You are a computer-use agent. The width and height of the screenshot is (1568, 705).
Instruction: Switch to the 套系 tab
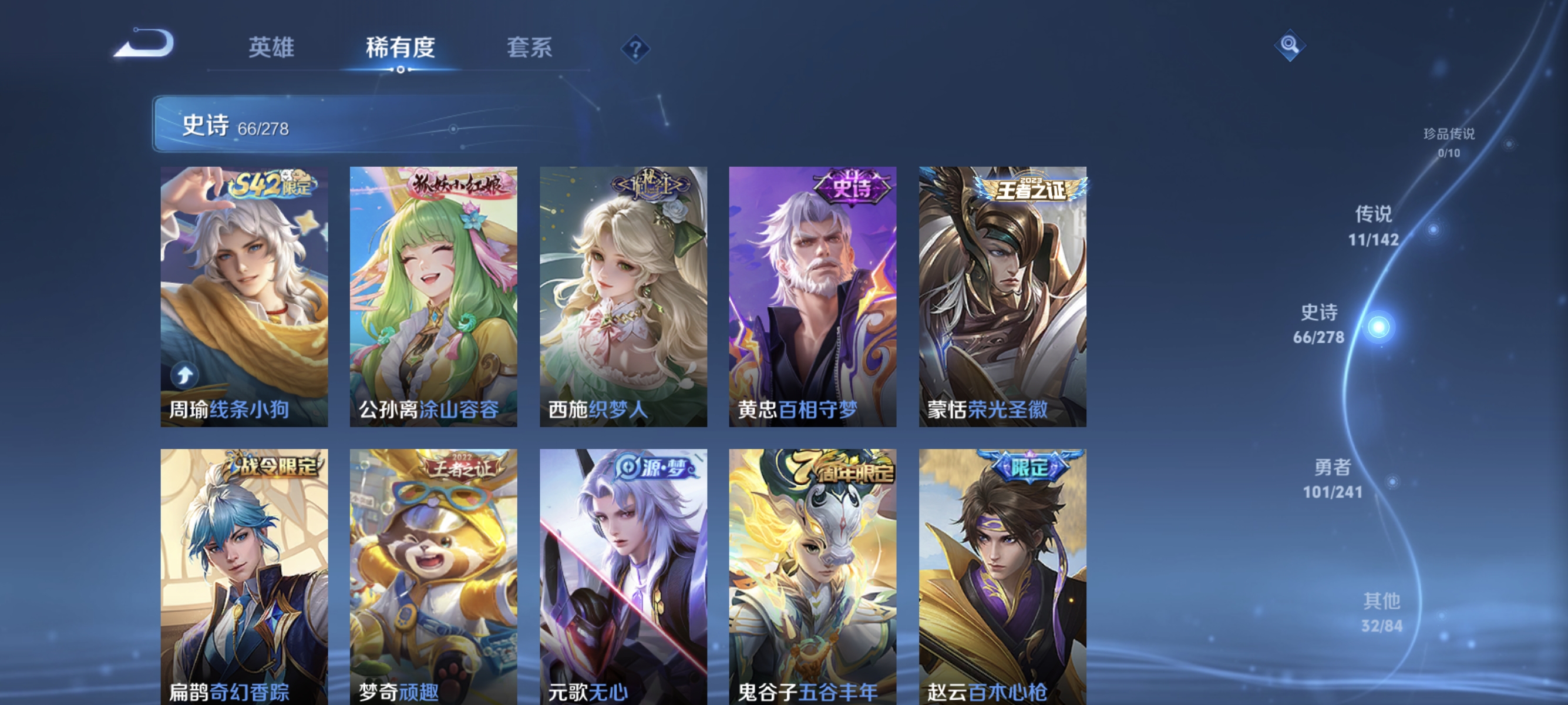[531, 49]
